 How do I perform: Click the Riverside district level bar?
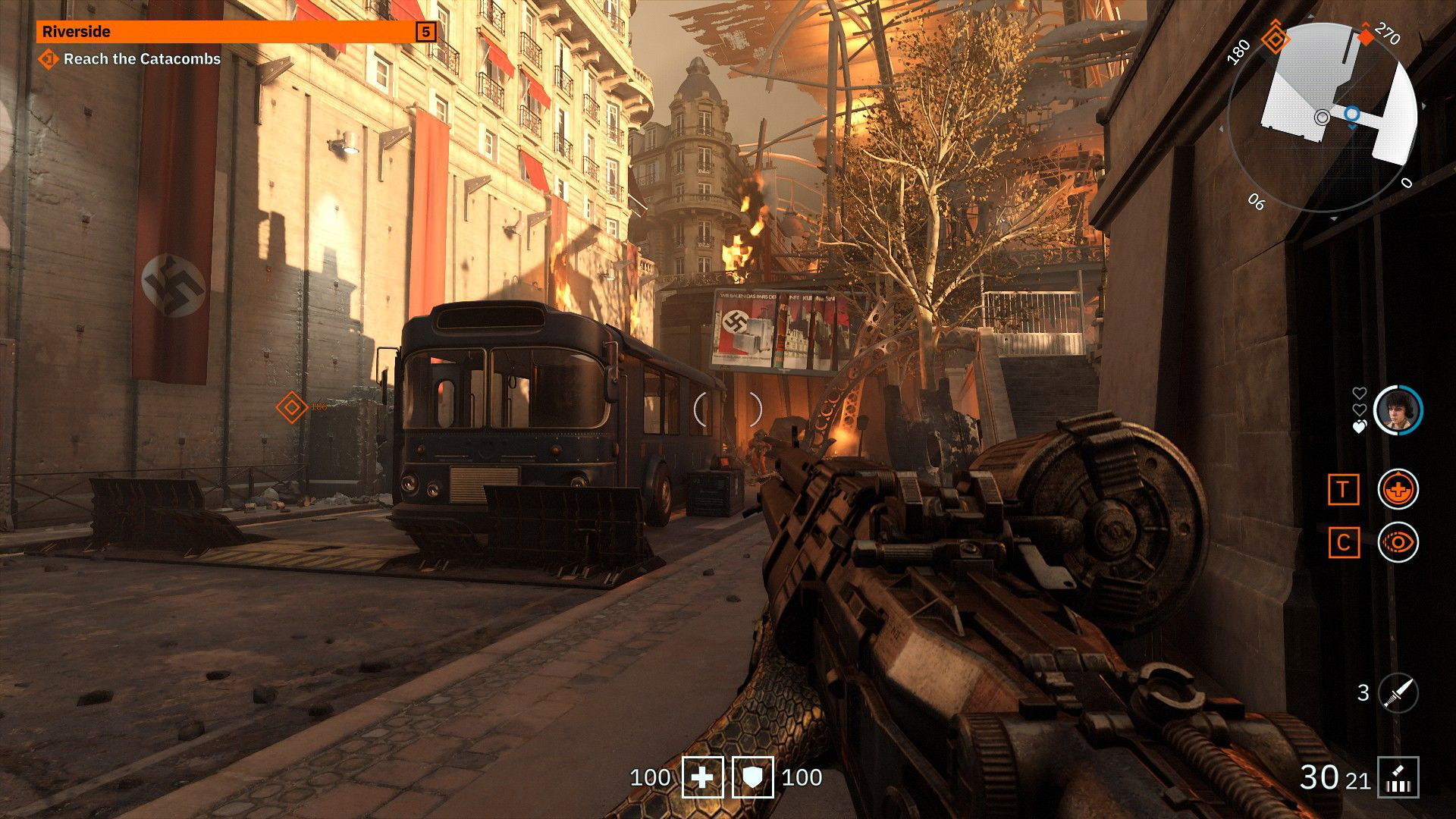pyautogui.click(x=237, y=31)
